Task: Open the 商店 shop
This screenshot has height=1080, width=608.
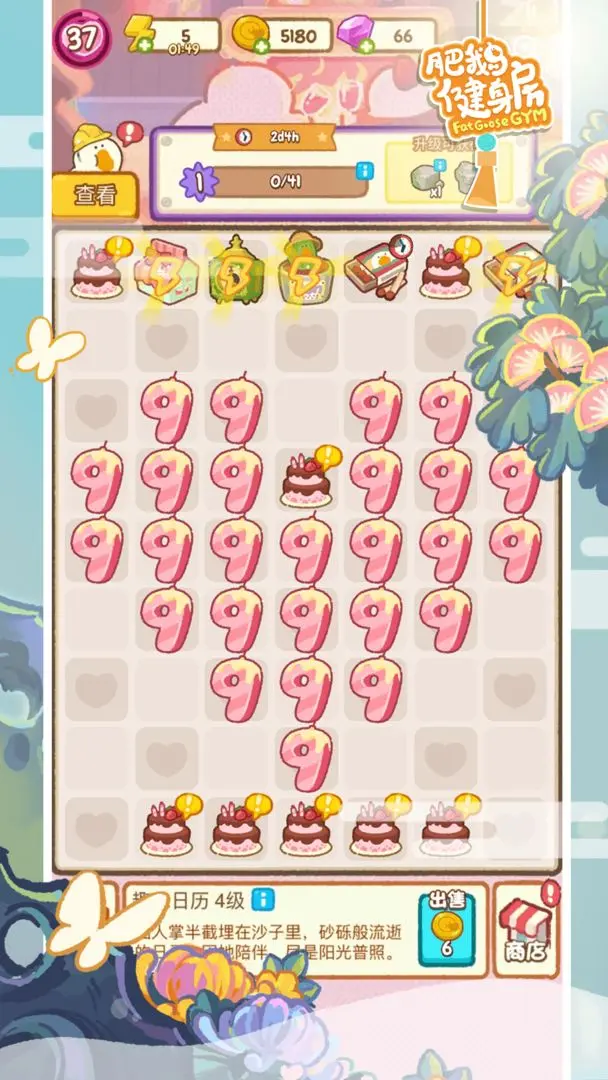Action: 526,930
